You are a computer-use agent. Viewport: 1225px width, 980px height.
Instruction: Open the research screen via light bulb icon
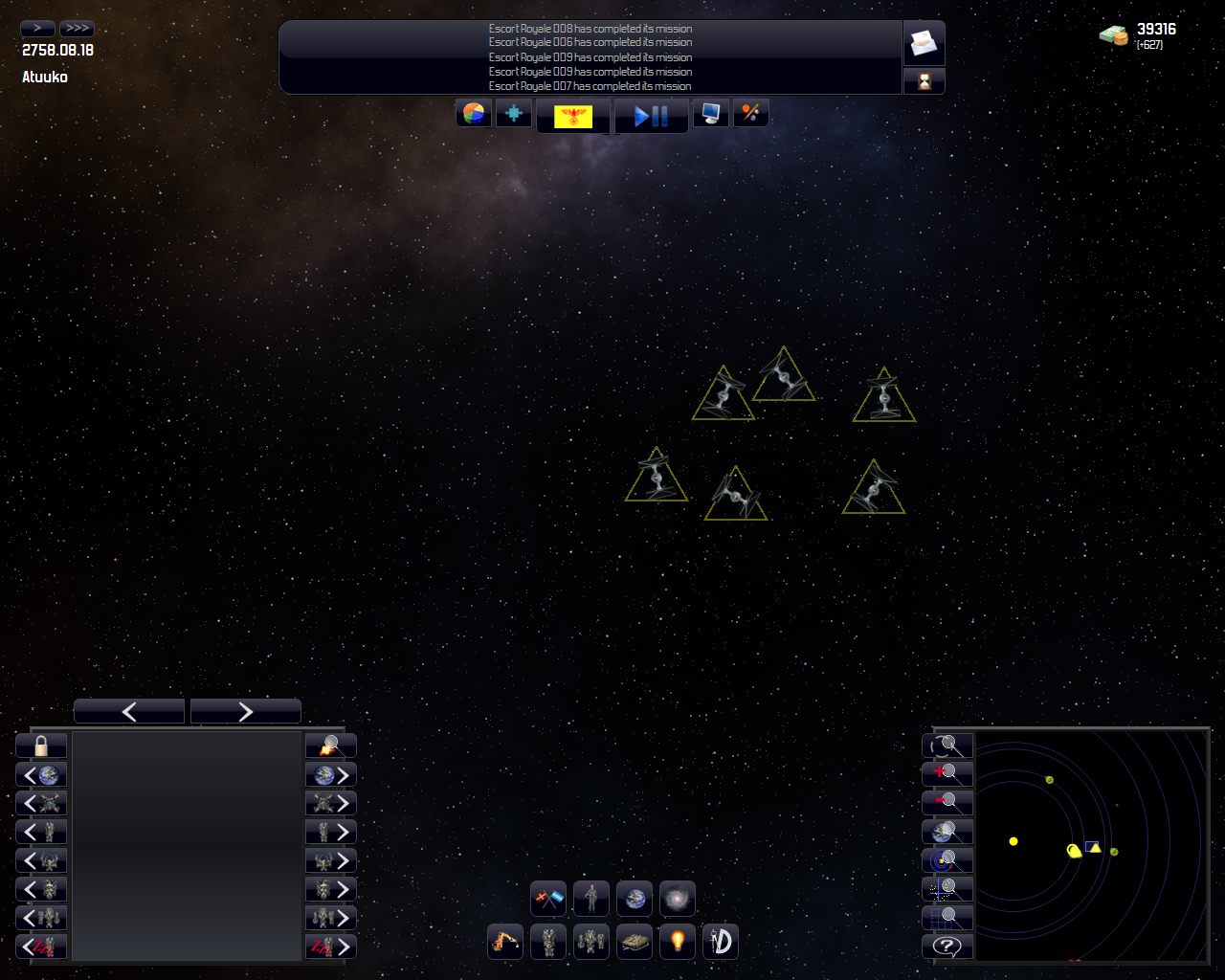677,941
